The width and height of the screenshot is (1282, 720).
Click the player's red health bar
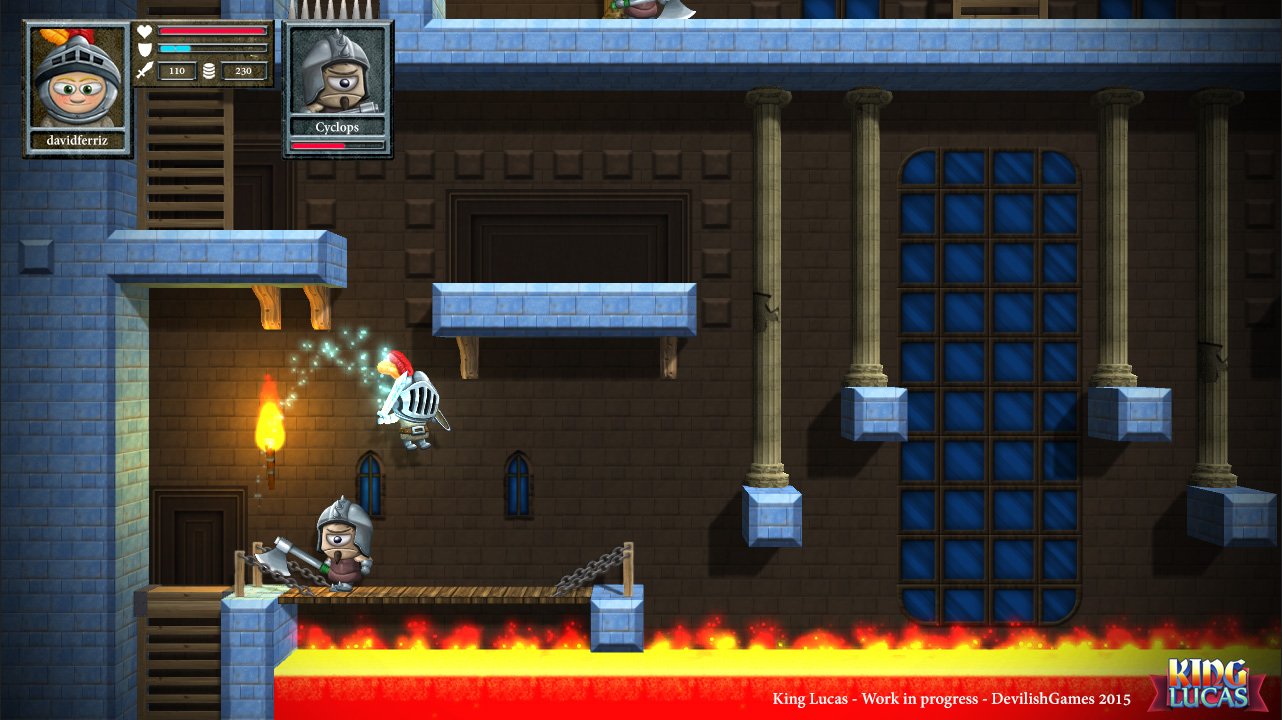coord(212,30)
